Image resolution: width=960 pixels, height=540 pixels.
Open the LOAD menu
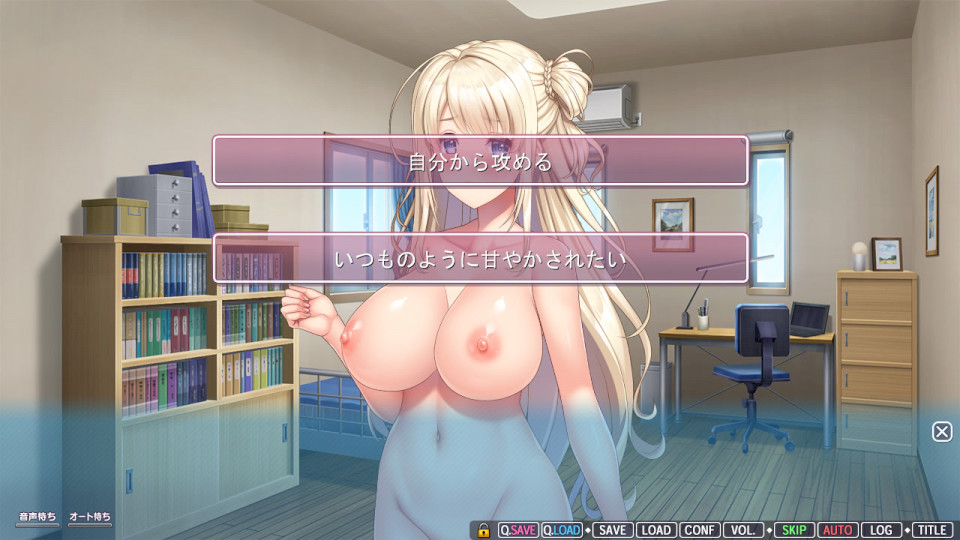point(655,530)
